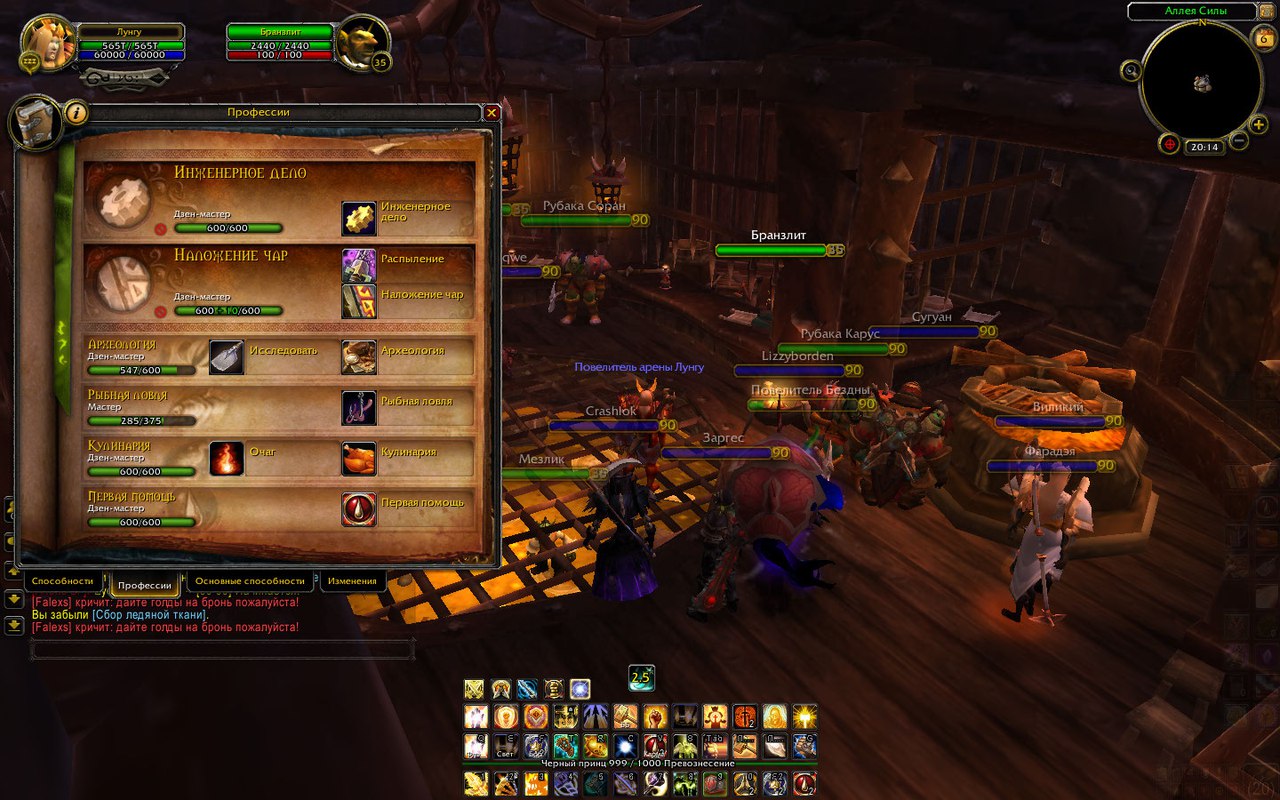
Task: Use the Disenchant (Распыление) ability
Action: (x=359, y=265)
